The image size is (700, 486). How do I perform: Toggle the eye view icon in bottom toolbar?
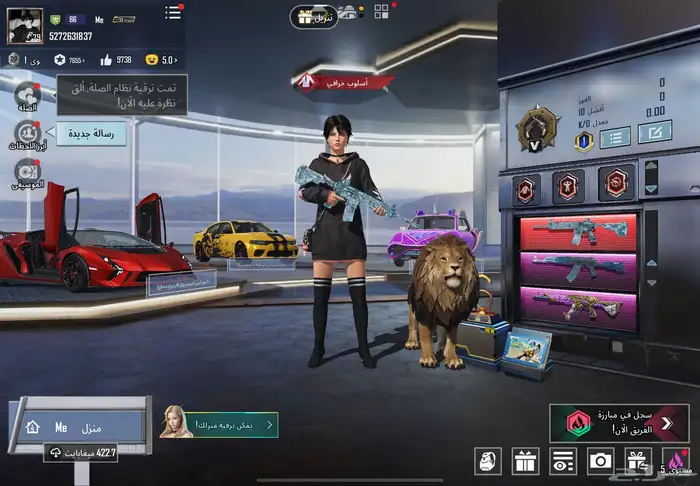coord(563,460)
